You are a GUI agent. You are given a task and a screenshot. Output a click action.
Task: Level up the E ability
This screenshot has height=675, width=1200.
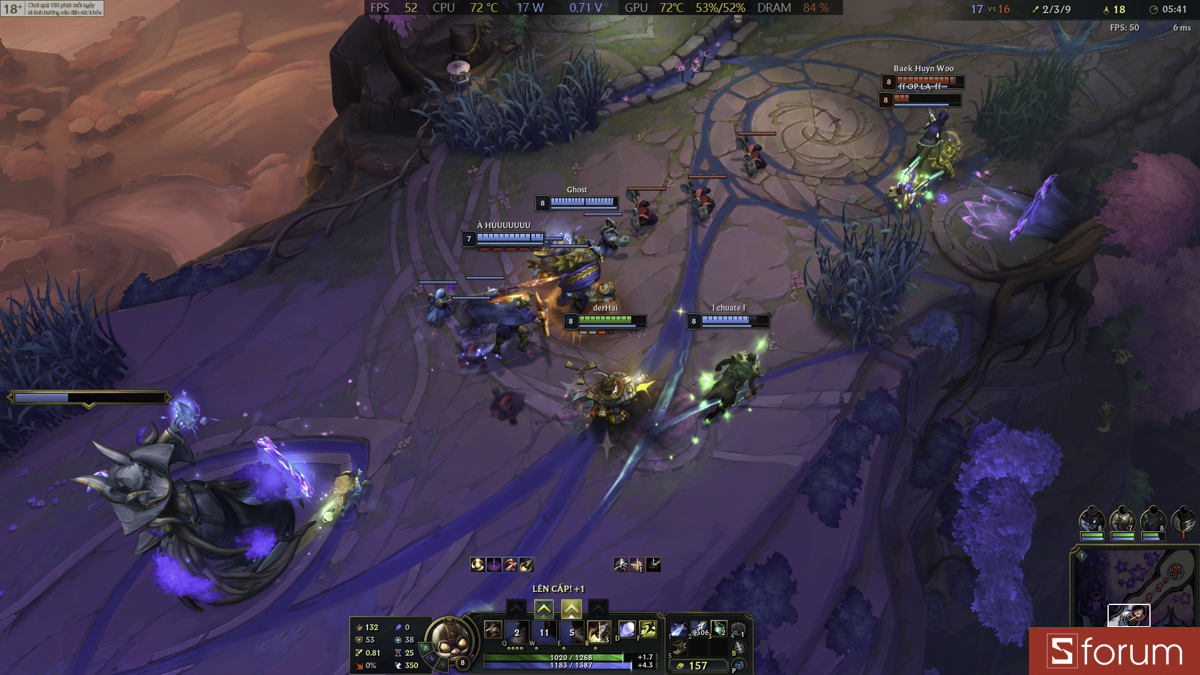(x=571, y=608)
